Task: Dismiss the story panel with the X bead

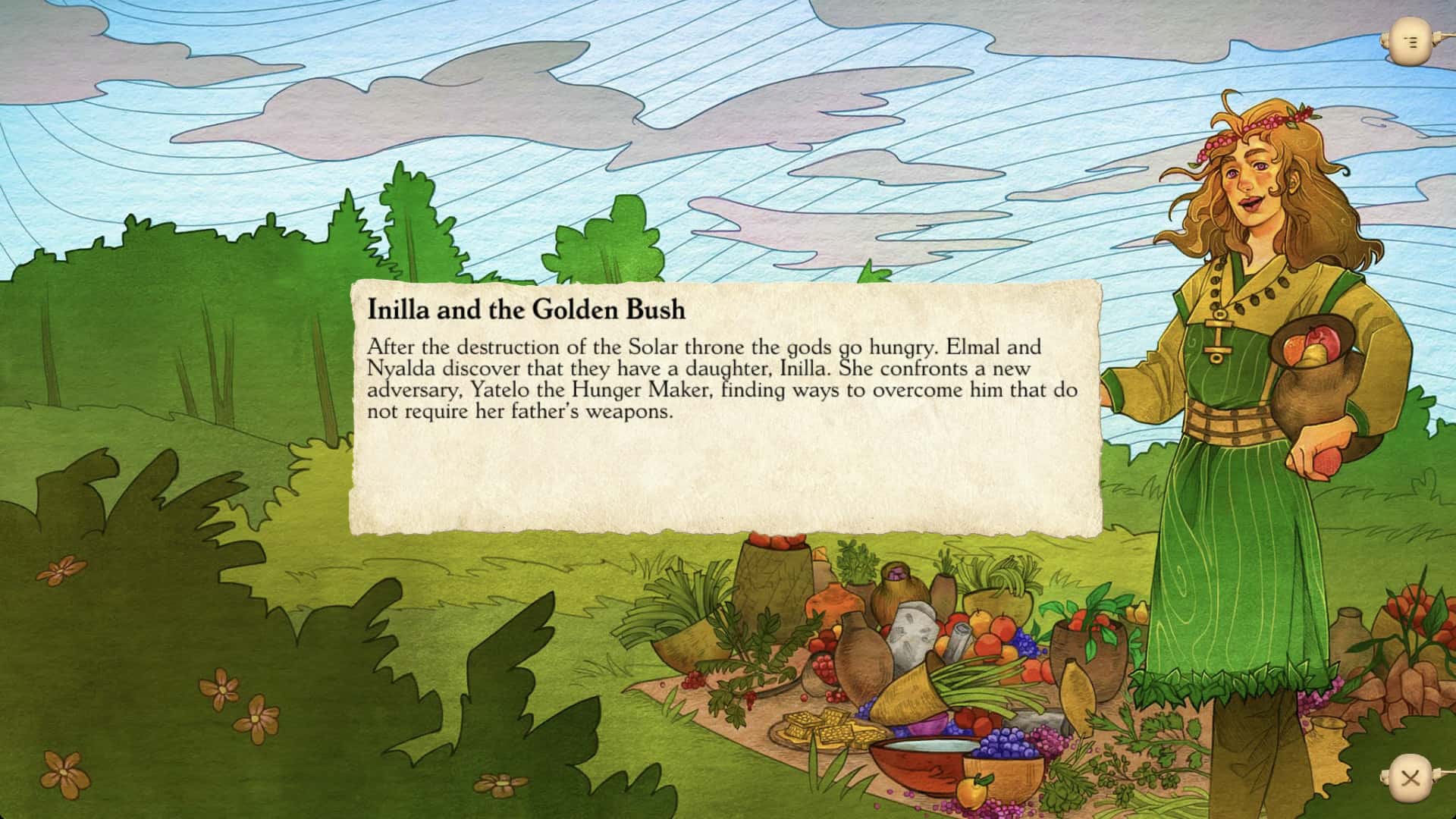Action: pos(1410,777)
